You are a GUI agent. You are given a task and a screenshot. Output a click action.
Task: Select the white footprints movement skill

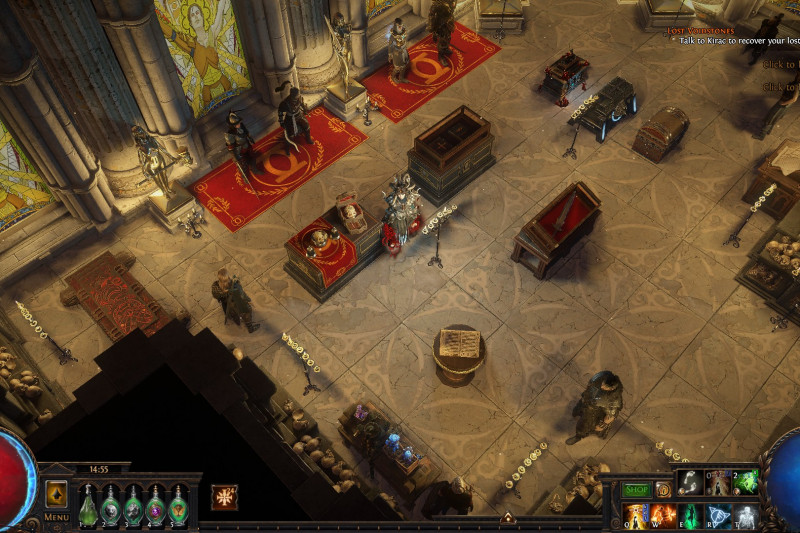[x=690, y=482]
